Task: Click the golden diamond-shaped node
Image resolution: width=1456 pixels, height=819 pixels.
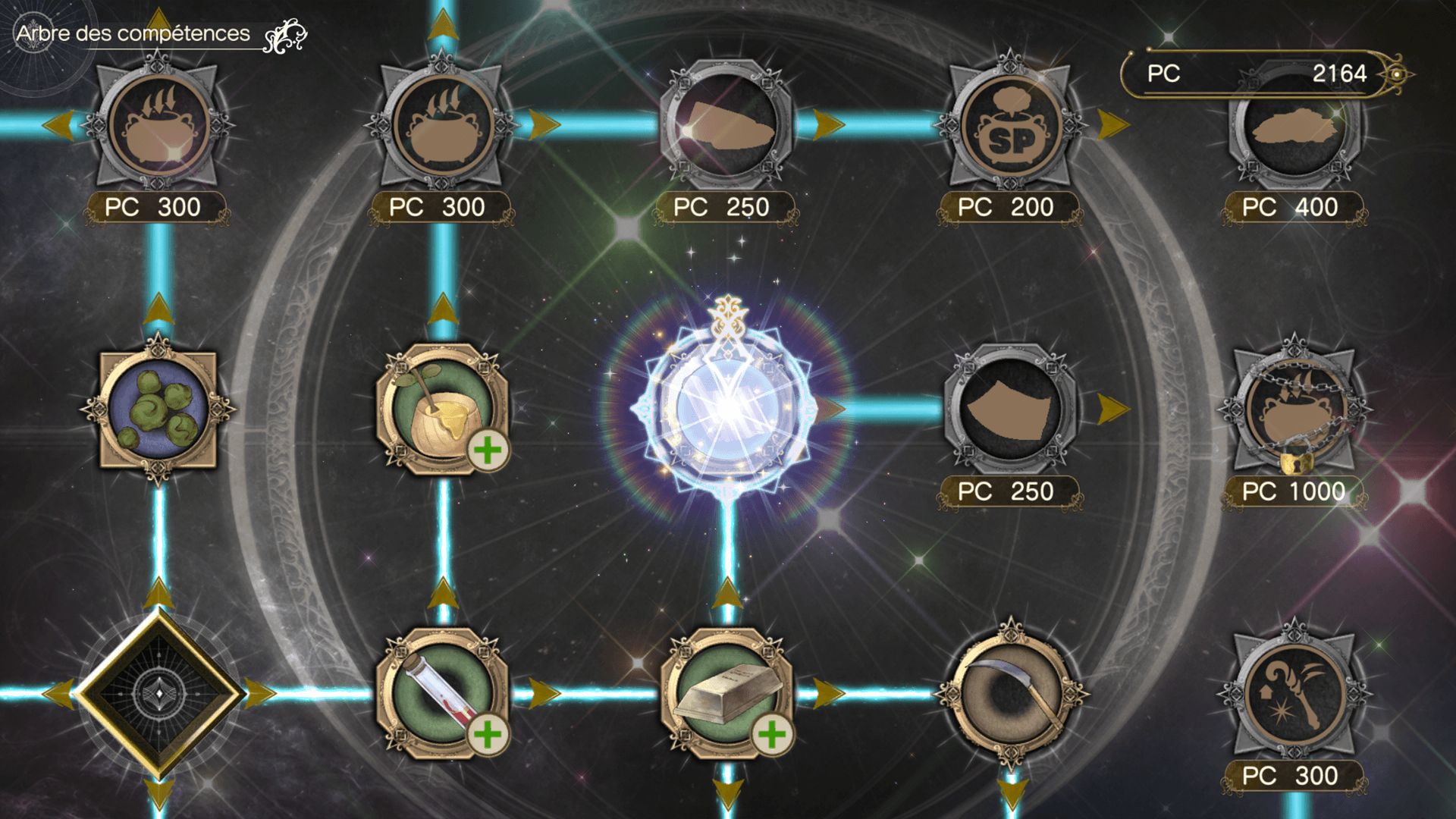Action: 158,694
